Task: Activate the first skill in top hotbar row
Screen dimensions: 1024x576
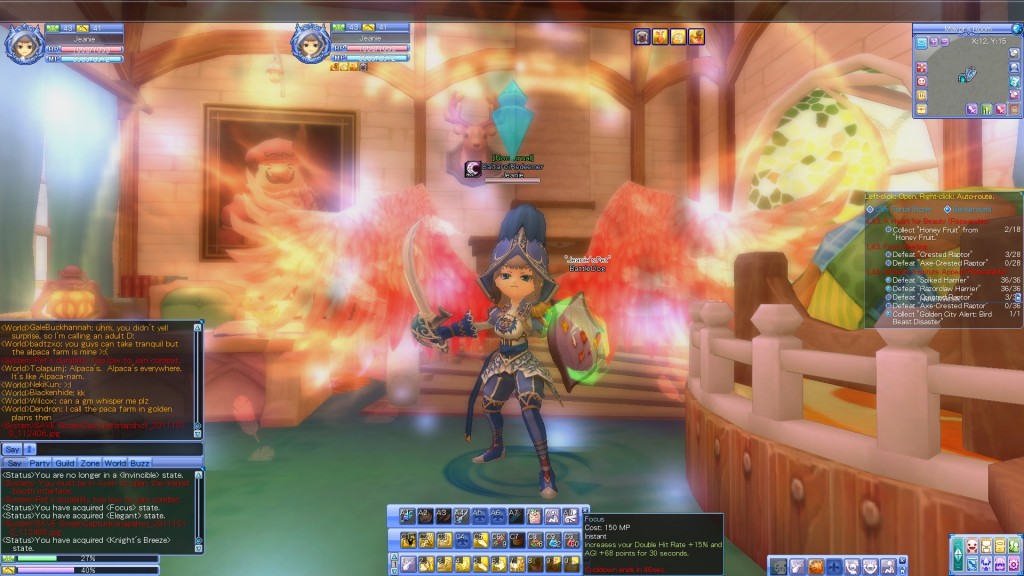Action: 407,517
